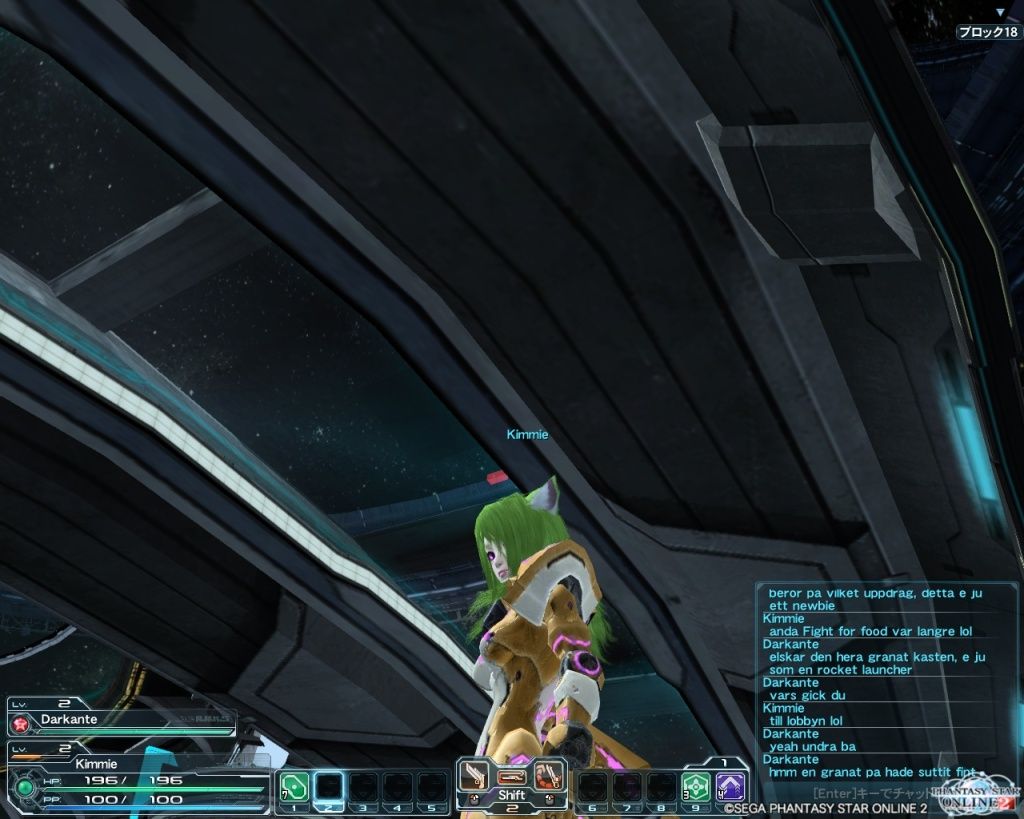
Task: Click Kimmie's "till lobbyn lol" chat message
Action: coord(806,720)
